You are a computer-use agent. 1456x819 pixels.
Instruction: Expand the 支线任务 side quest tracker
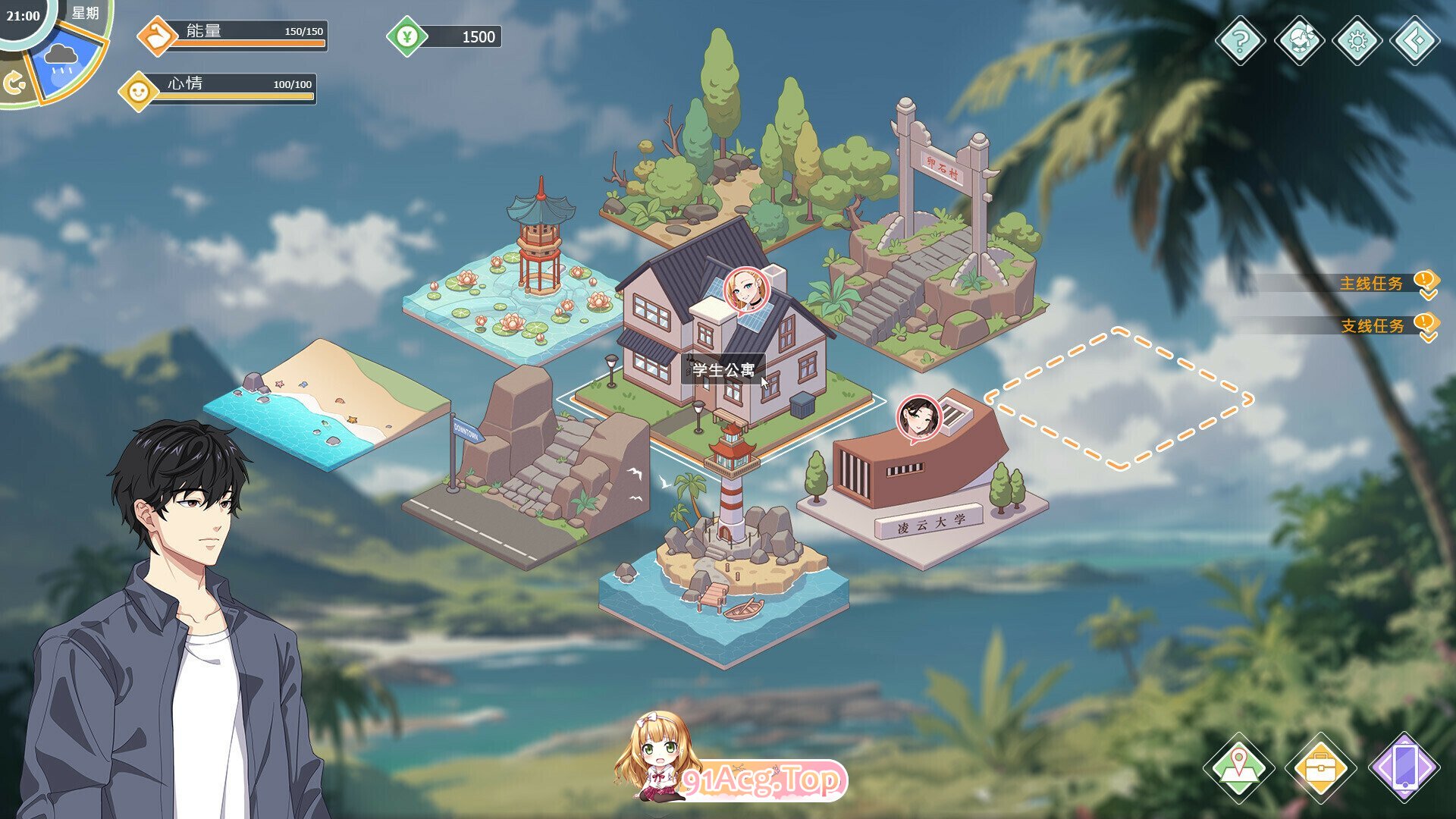pyautogui.click(x=1373, y=326)
